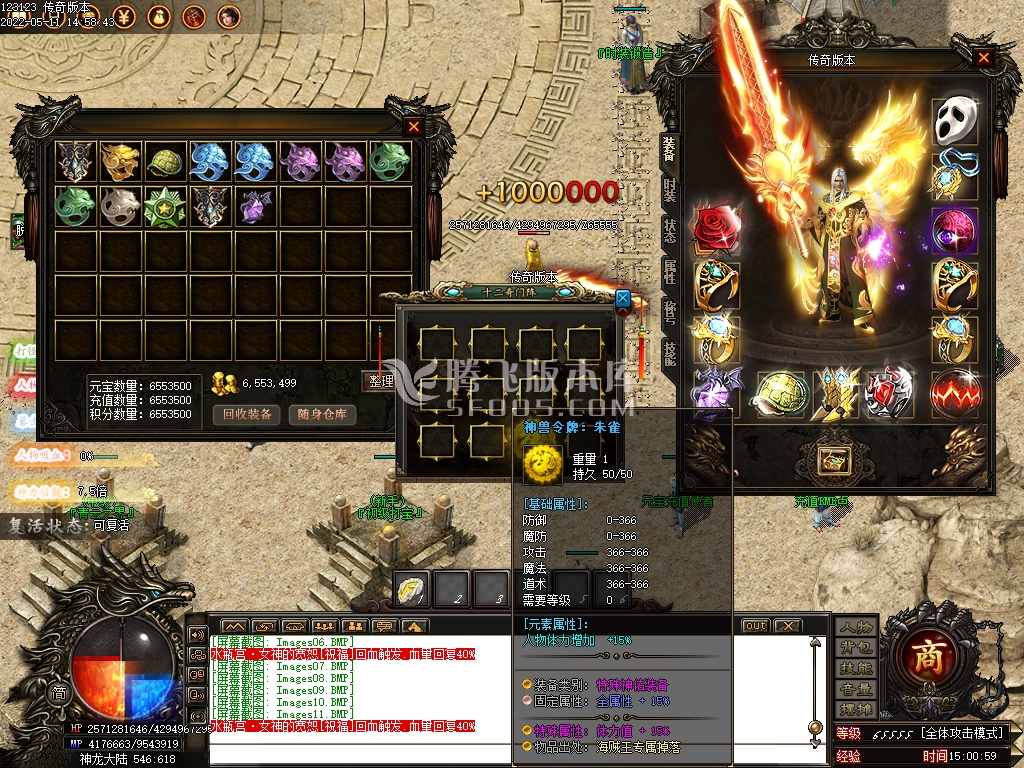The height and width of the screenshot is (768, 1024).
Task: Close the 十二奇门阵 formation window
Action: point(623,297)
